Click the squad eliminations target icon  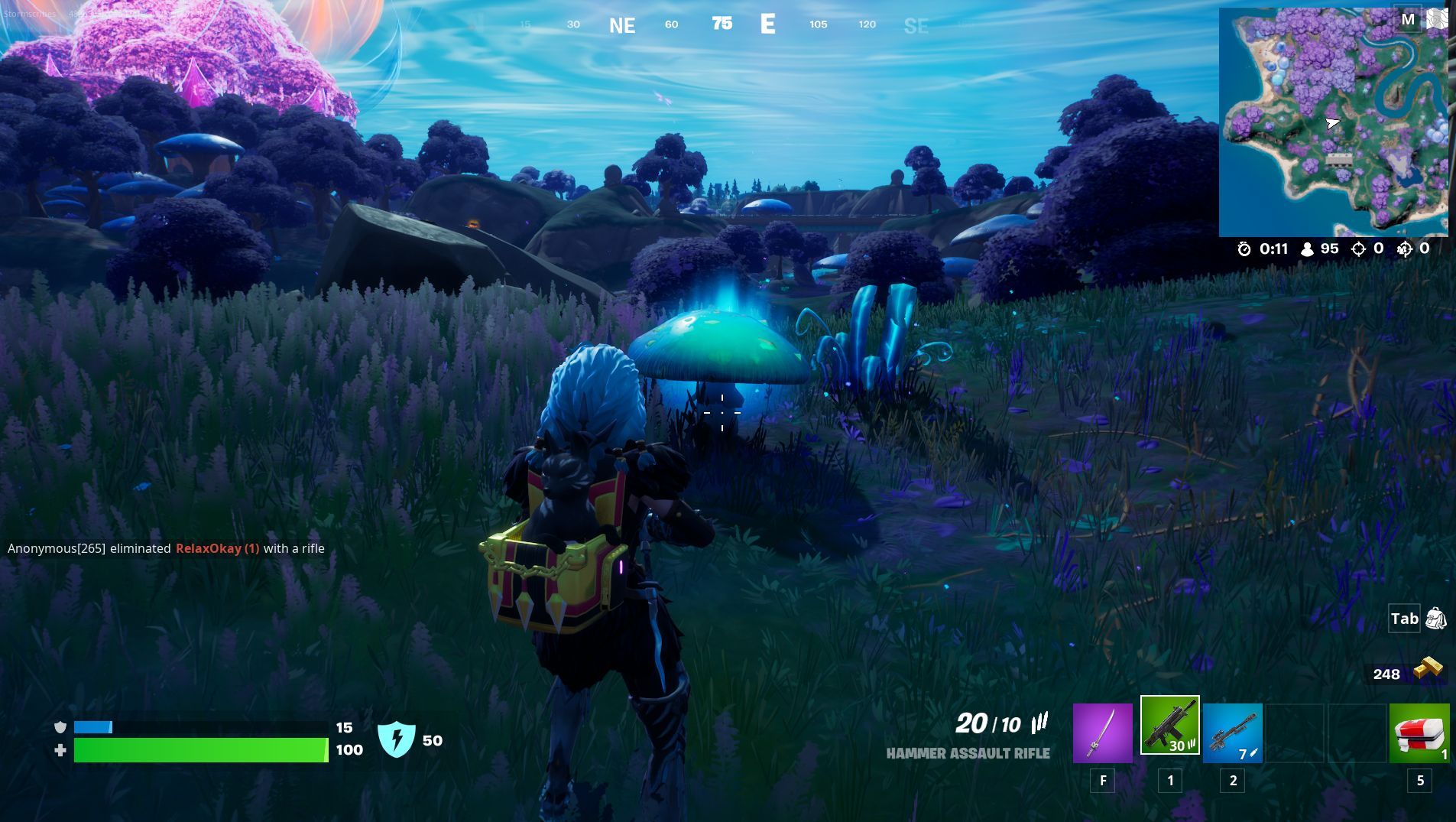pos(1404,249)
